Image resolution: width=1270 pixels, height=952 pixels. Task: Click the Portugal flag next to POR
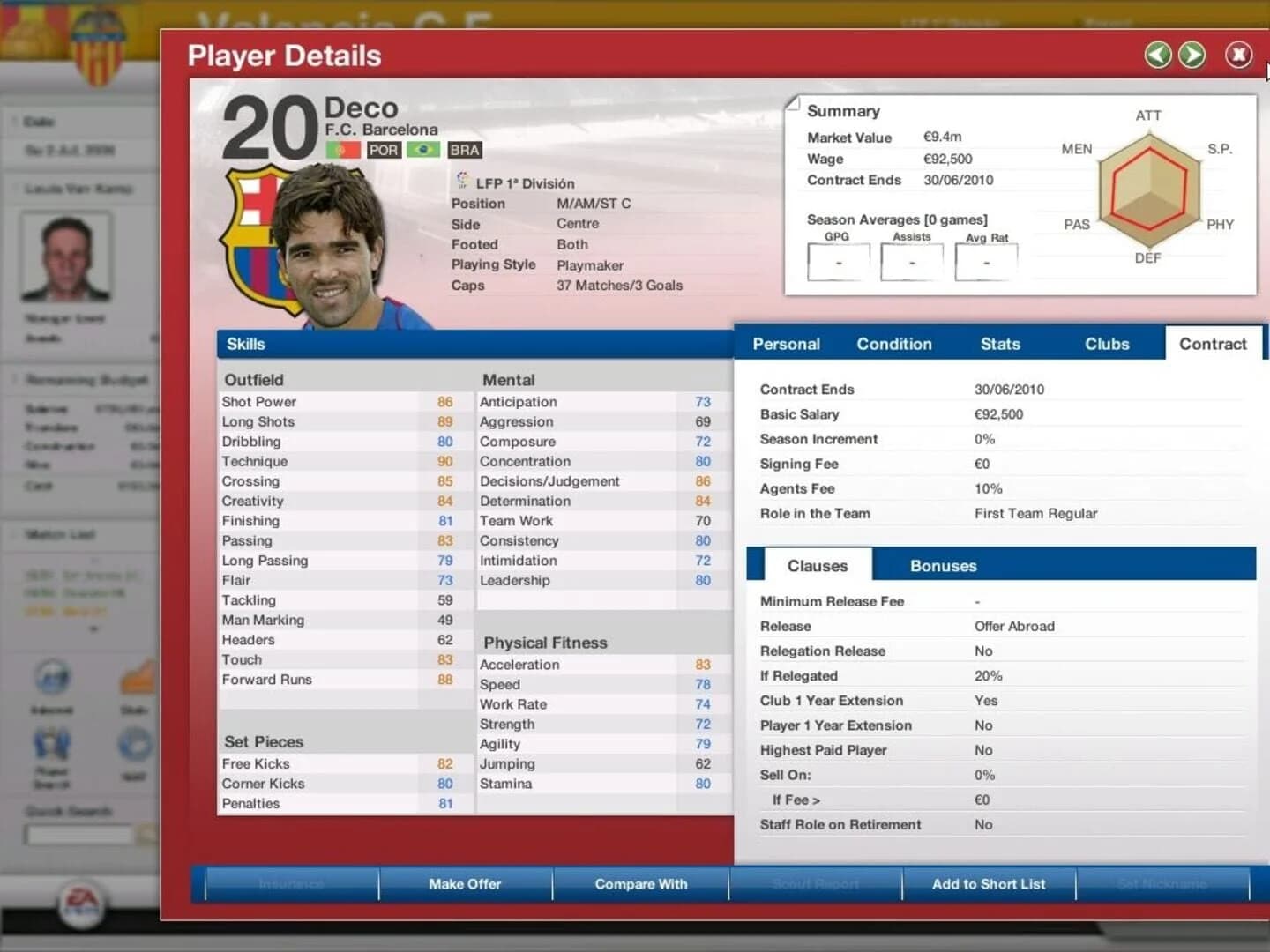tap(344, 150)
